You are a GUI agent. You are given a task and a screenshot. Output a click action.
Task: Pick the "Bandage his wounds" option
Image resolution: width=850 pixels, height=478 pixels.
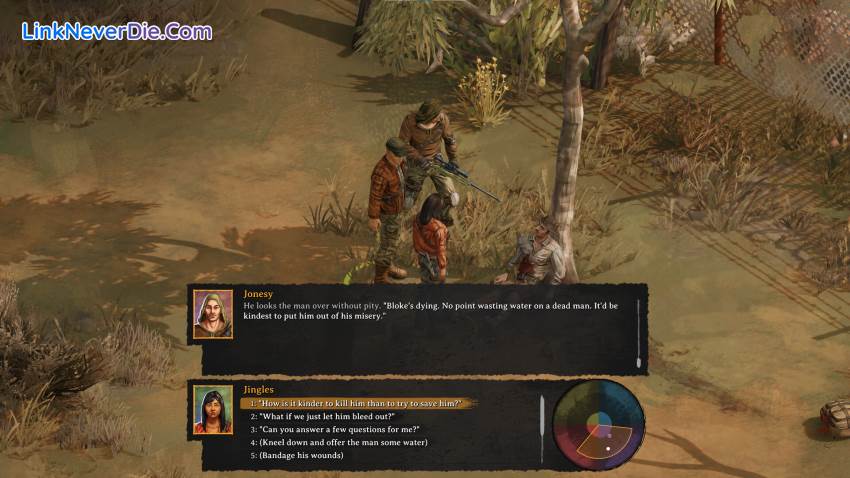tap(301, 455)
